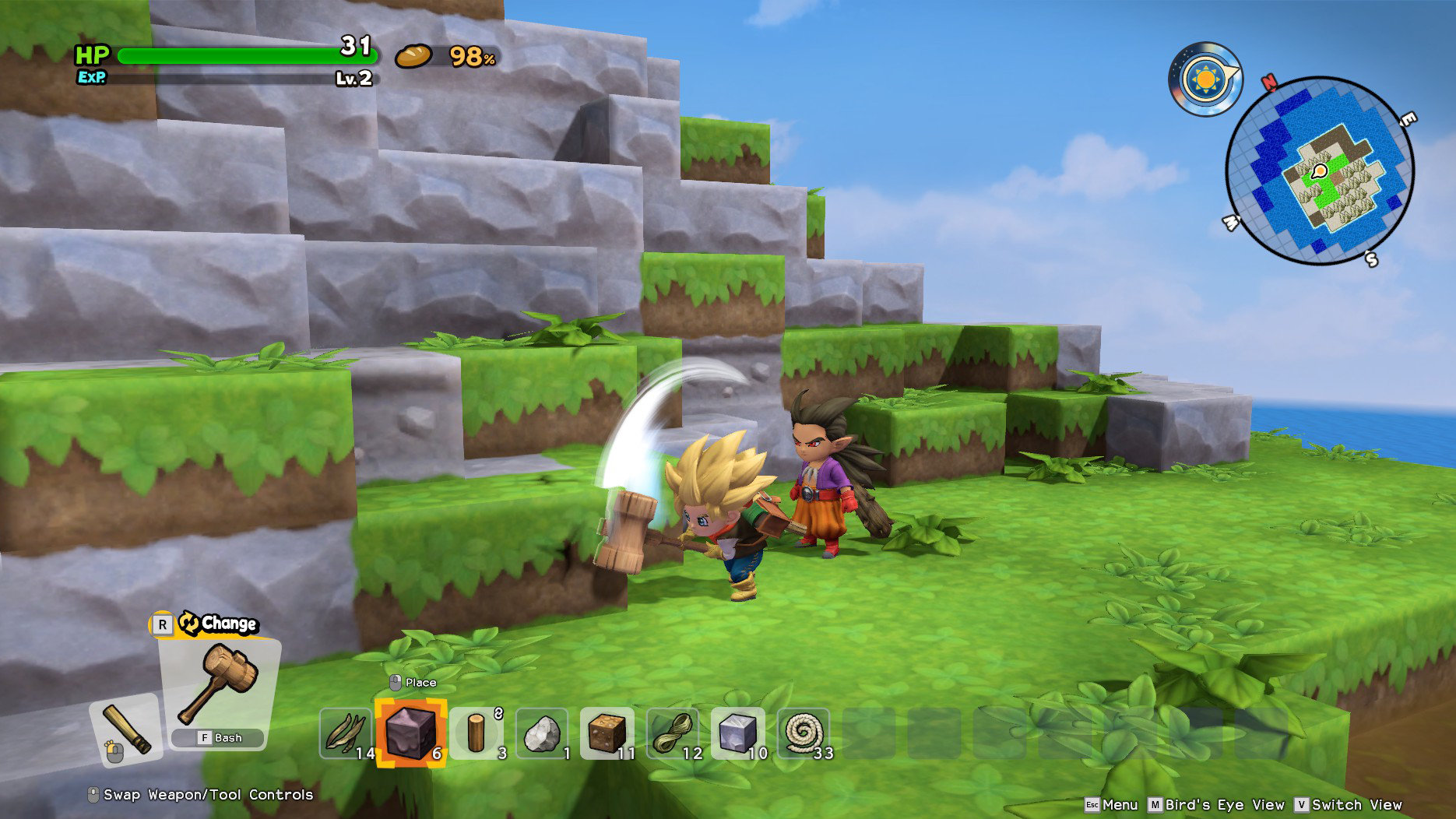1456x819 pixels.
Task: Choose the green cord bundle slot
Action: coord(673,733)
